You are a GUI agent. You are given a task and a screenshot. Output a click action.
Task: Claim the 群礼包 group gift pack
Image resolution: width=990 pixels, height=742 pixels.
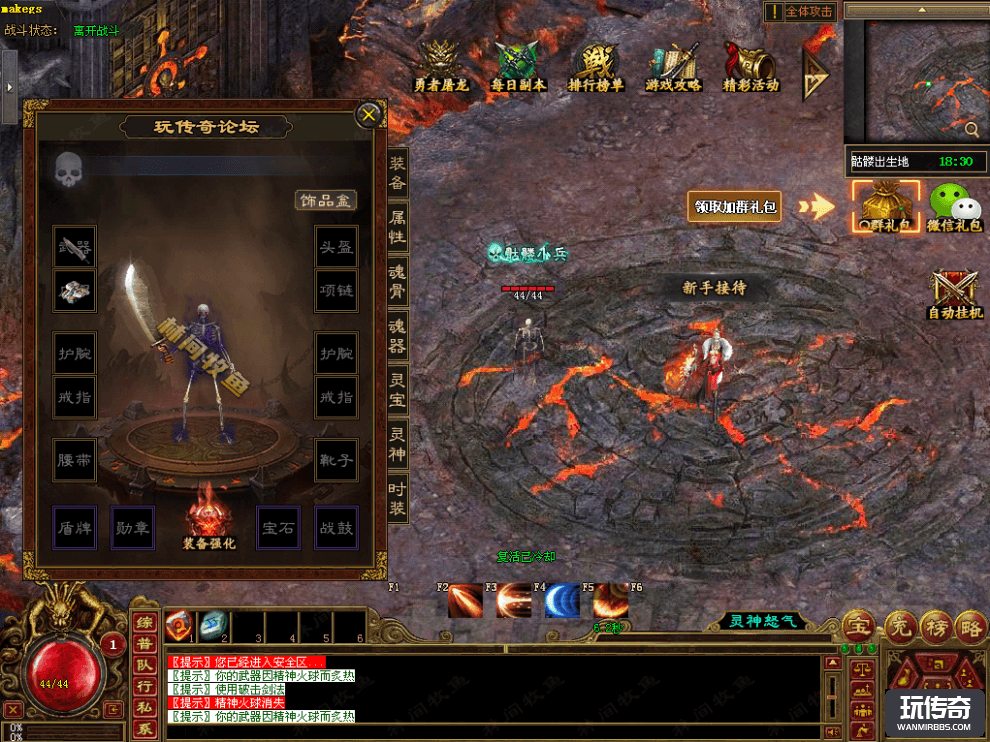[x=885, y=207]
